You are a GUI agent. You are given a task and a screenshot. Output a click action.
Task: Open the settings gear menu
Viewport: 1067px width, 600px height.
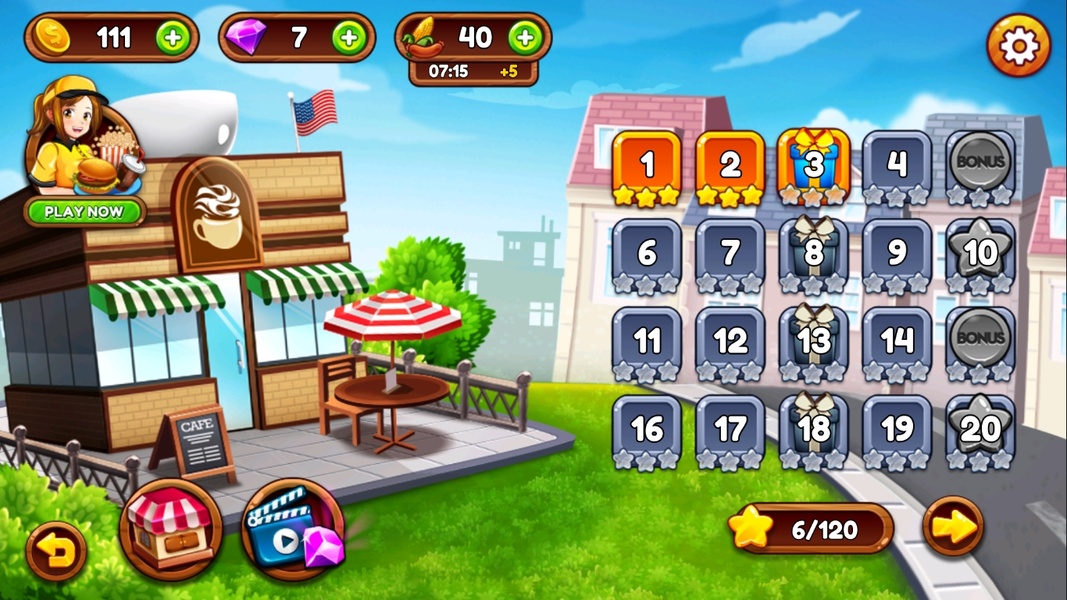click(x=1018, y=46)
